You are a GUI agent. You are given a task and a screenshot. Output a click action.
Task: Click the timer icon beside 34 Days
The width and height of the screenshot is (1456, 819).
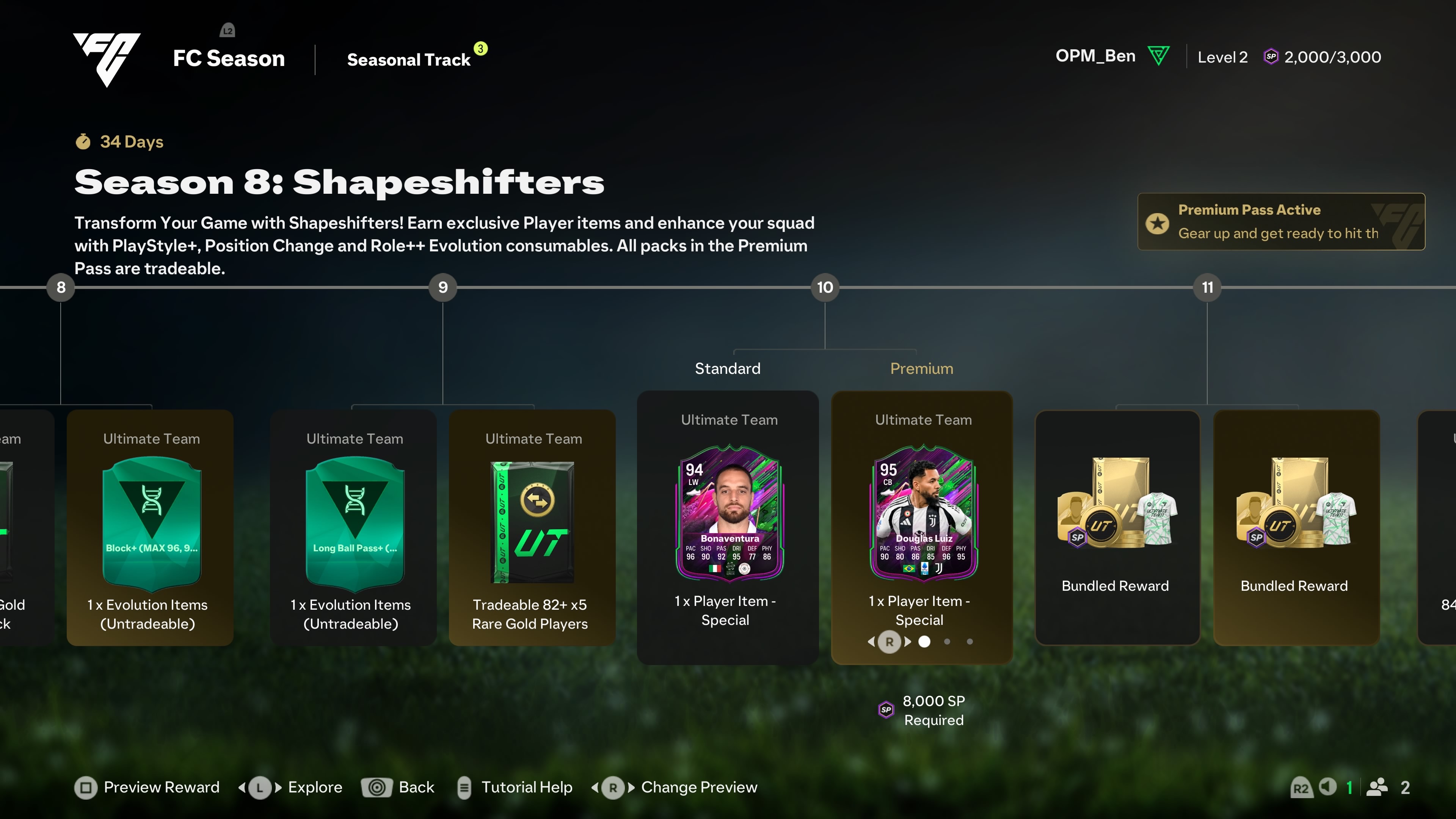tap(83, 142)
